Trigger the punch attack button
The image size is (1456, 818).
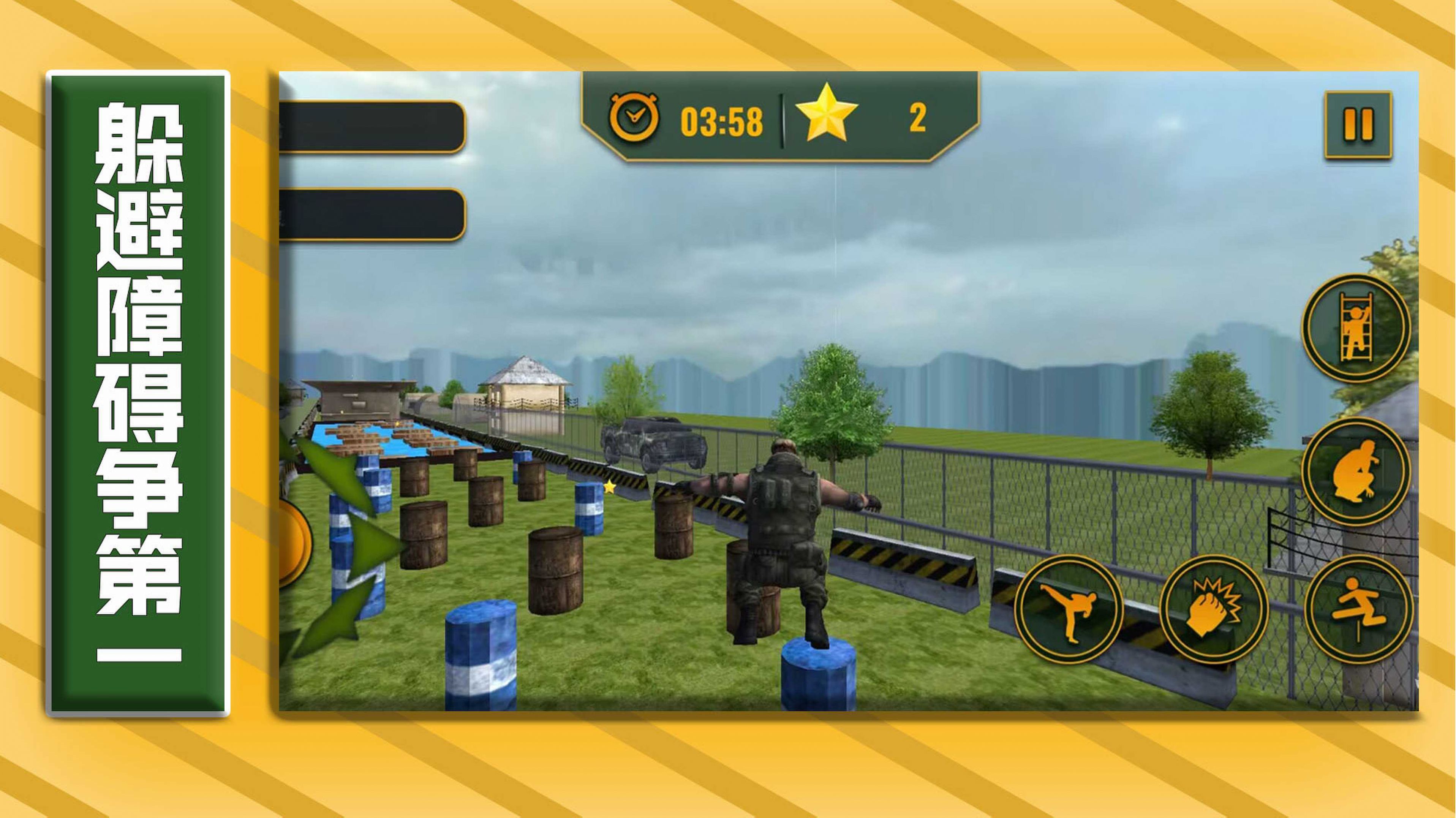point(1213,609)
